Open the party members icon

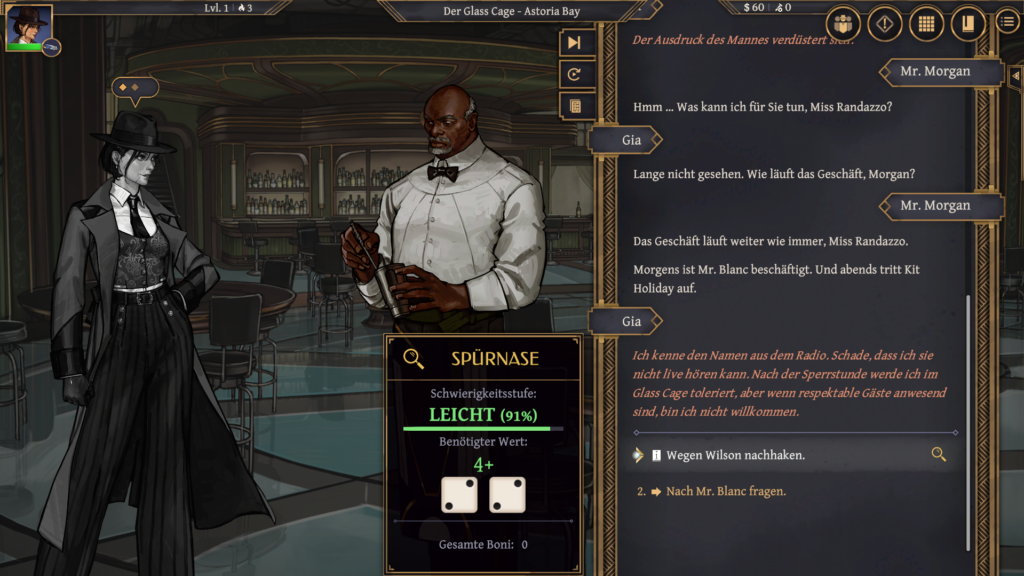pyautogui.click(x=843, y=24)
